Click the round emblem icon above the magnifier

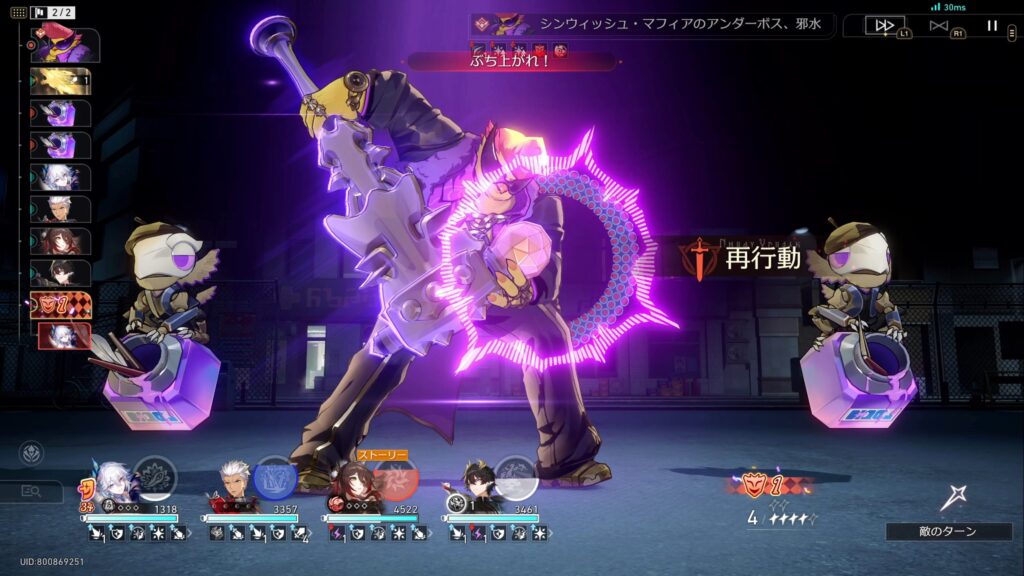[x=31, y=453]
